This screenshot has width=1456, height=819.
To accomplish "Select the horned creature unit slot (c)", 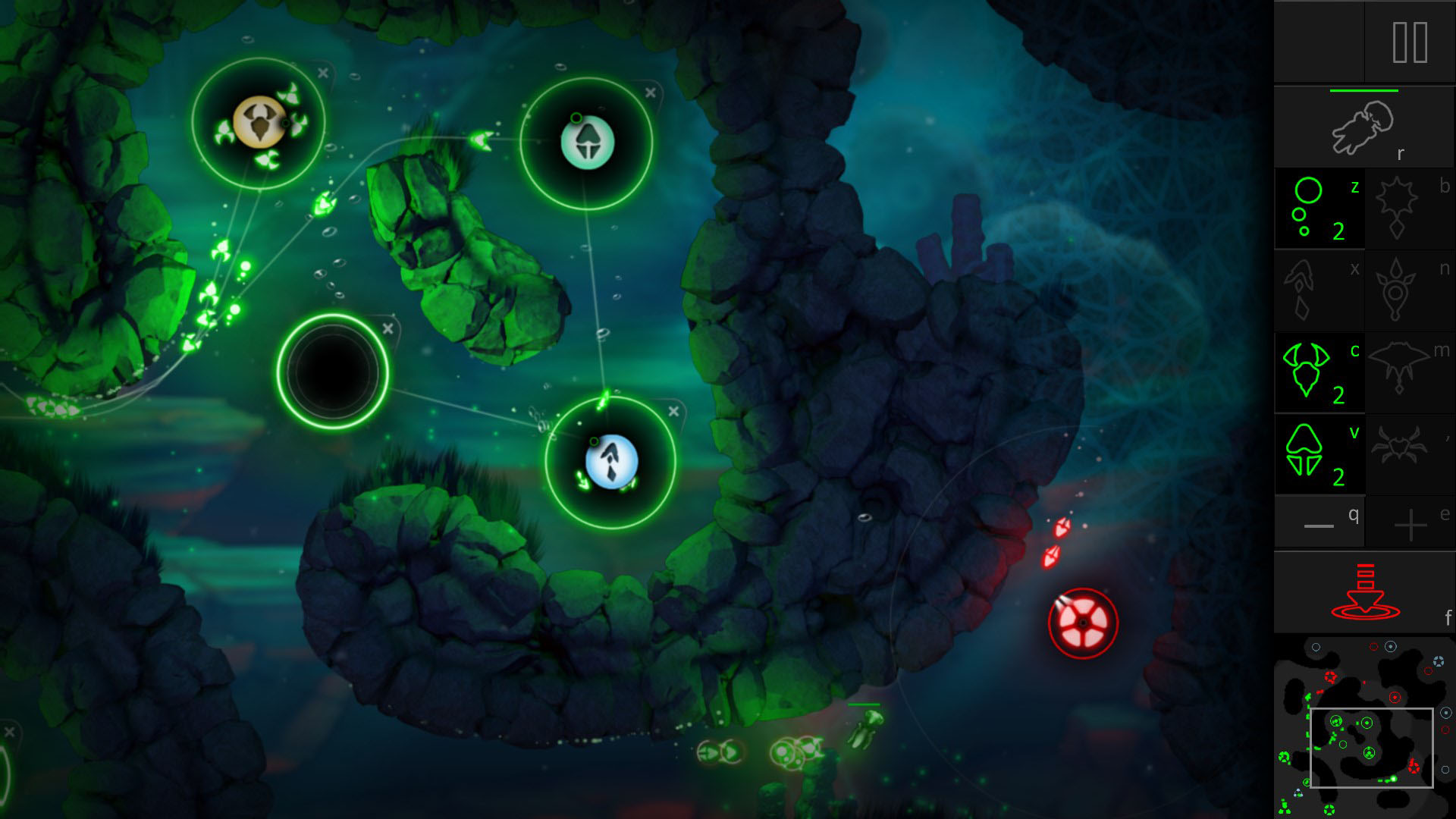I will 1319,372.
